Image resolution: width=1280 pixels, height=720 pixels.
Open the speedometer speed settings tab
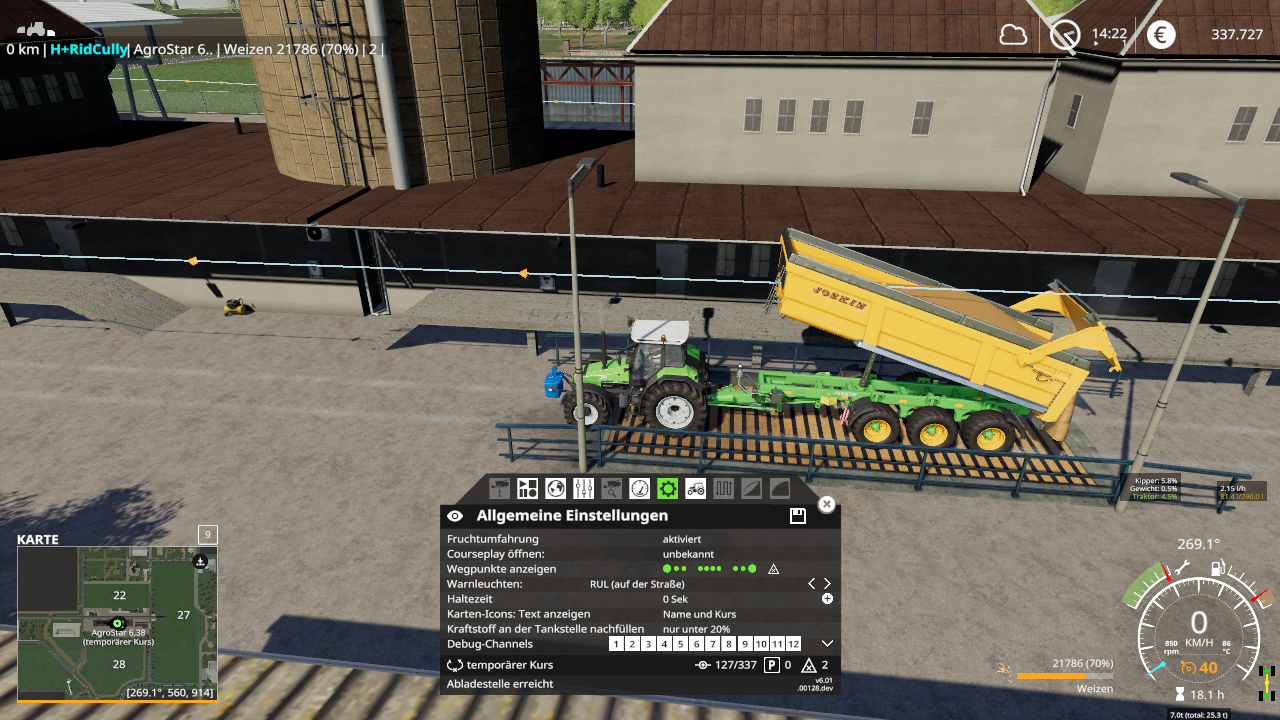[640, 488]
